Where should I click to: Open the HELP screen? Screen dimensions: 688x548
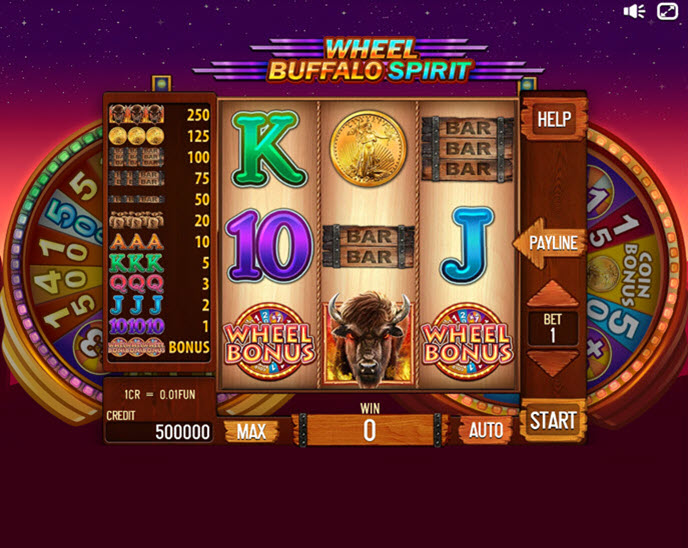pos(553,120)
